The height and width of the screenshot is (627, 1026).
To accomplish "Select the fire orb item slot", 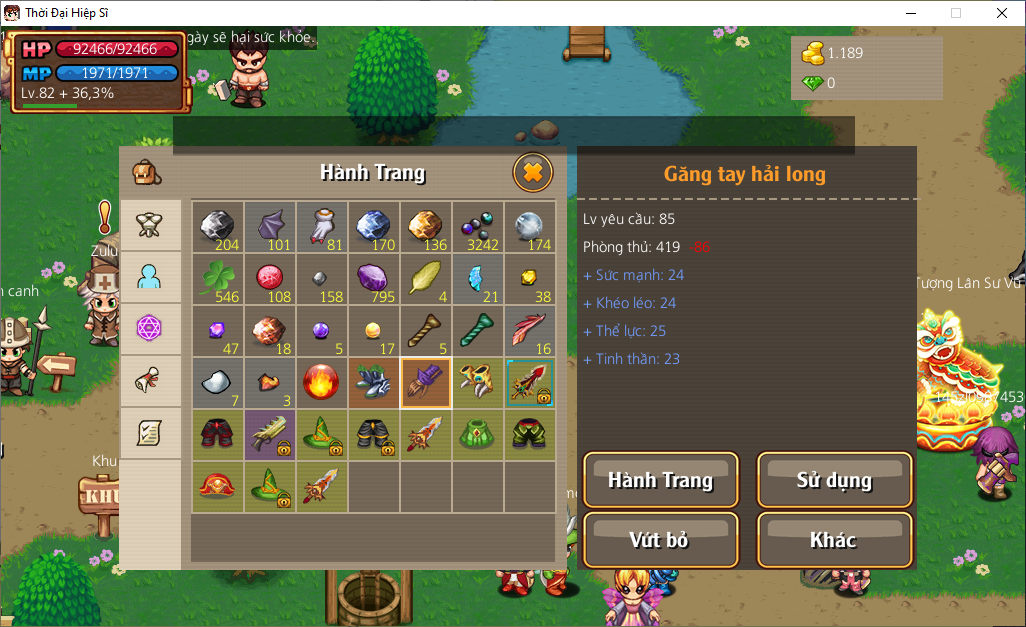I will coord(322,384).
